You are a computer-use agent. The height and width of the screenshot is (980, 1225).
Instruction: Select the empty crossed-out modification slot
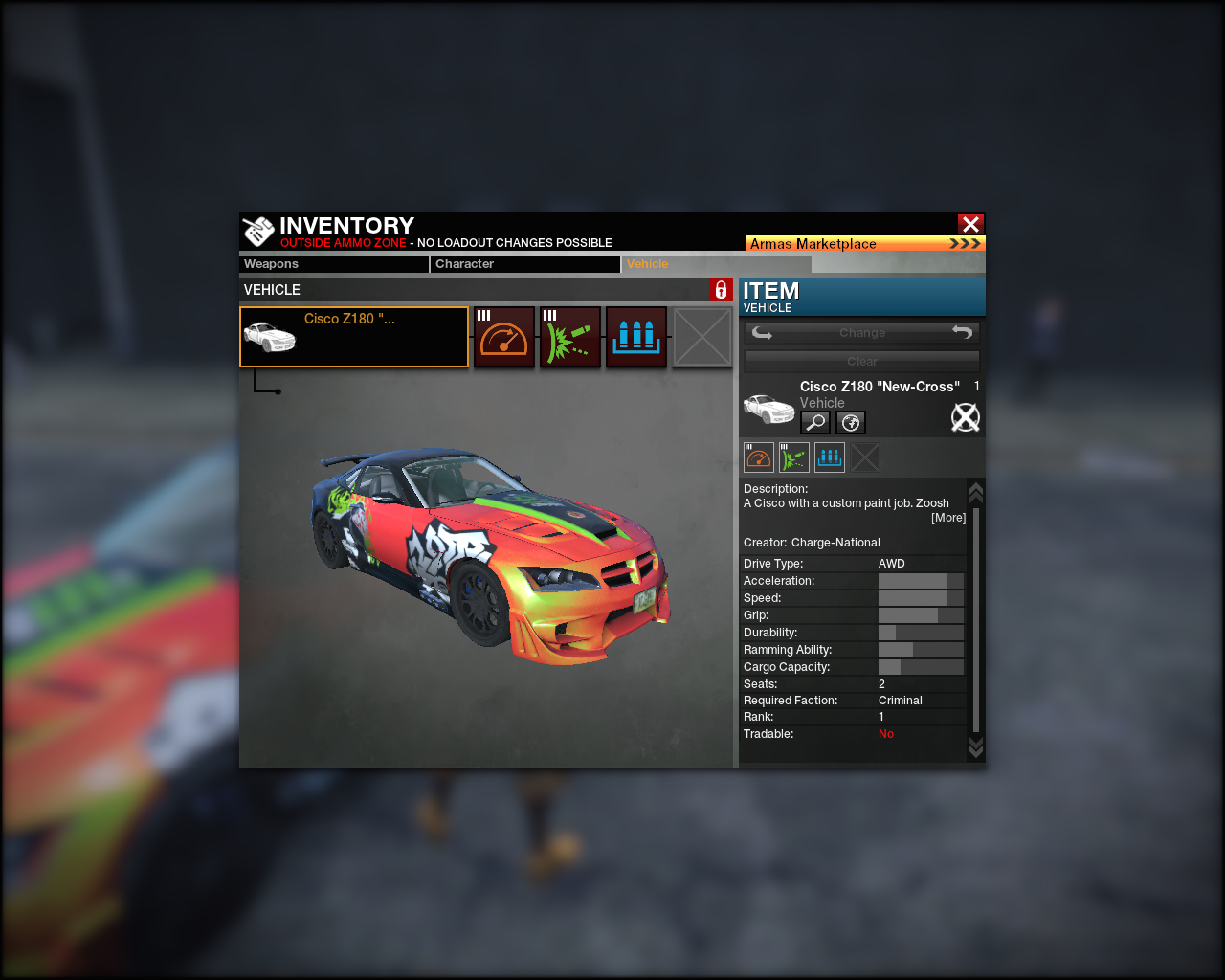click(x=702, y=337)
